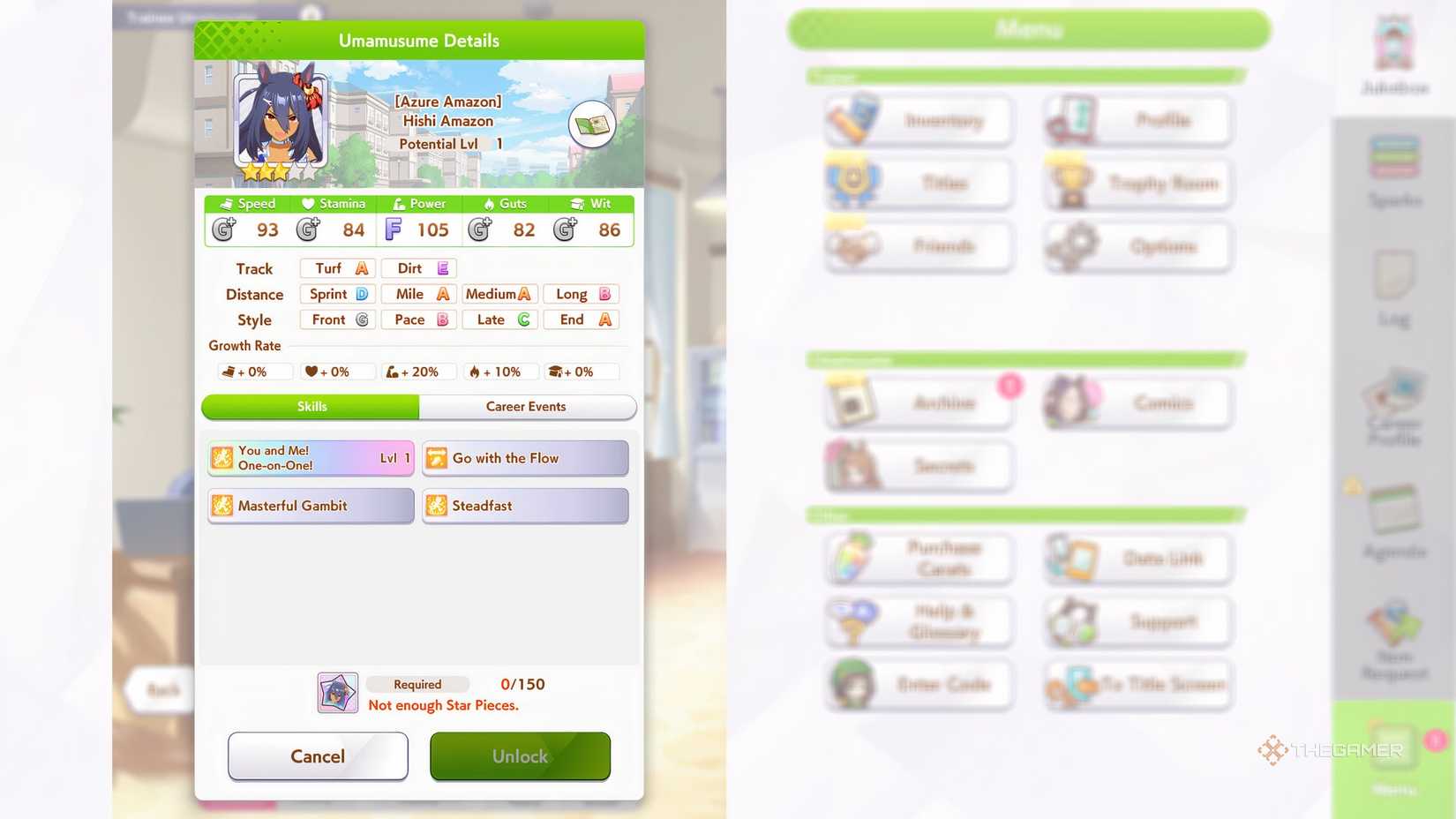Image resolution: width=1456 pixels, height=819 pixels.
Task: Expand the You and Me! One-on-One! skill
Action: click(x=310, y=458)
